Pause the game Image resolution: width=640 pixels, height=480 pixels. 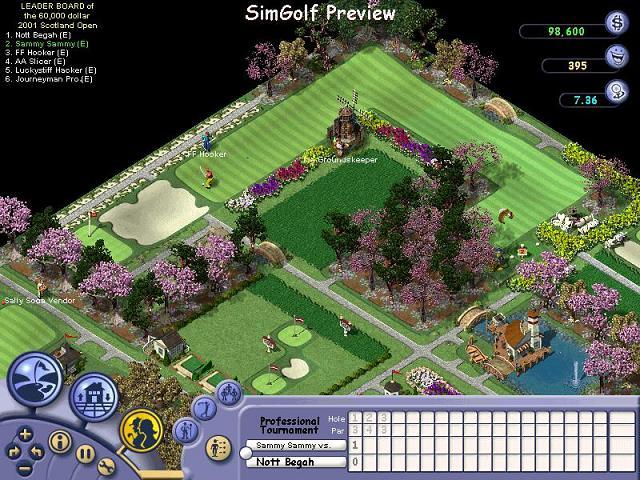(x=85, y=453)
